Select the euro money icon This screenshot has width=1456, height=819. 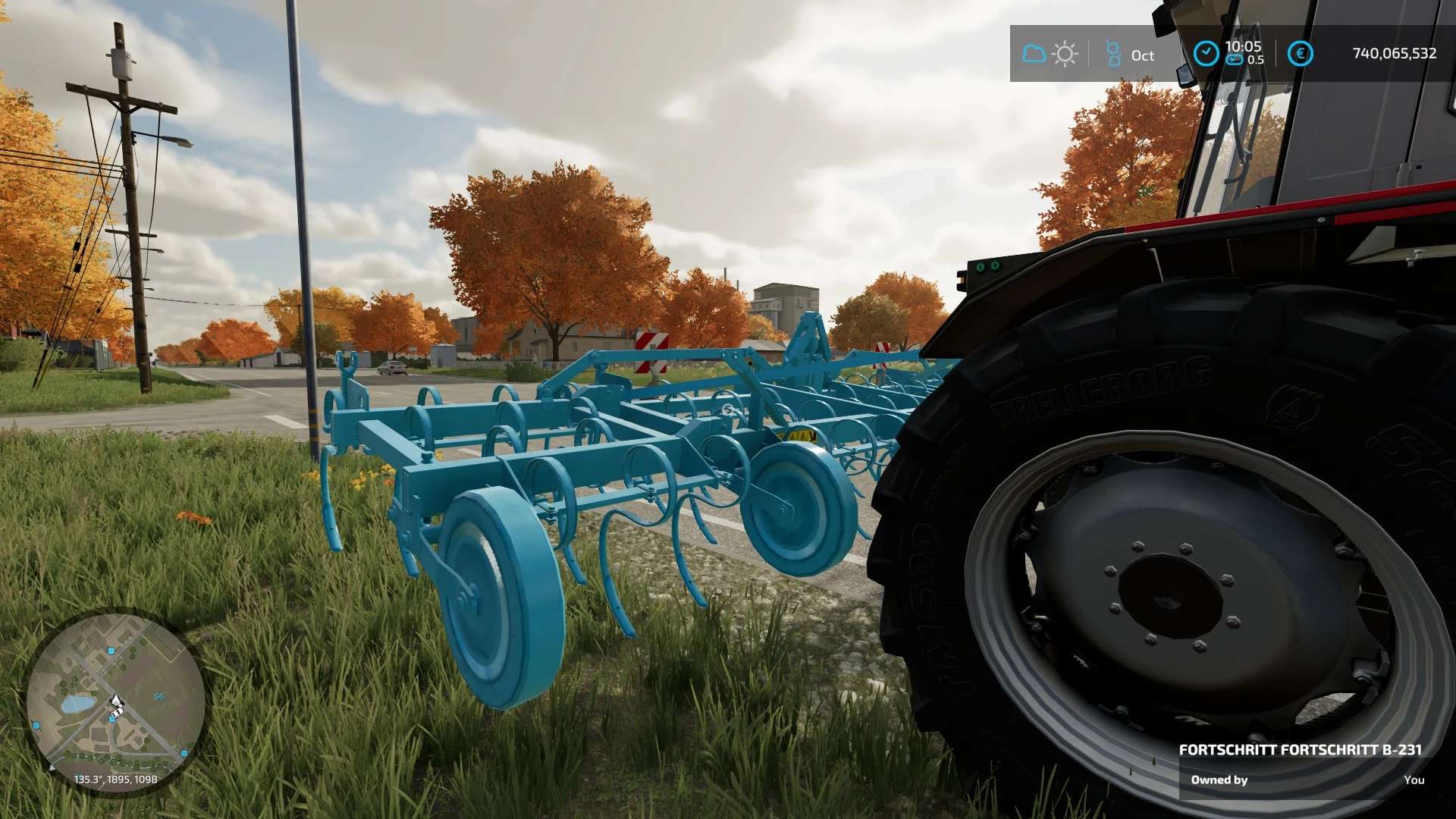point(1300,54)
